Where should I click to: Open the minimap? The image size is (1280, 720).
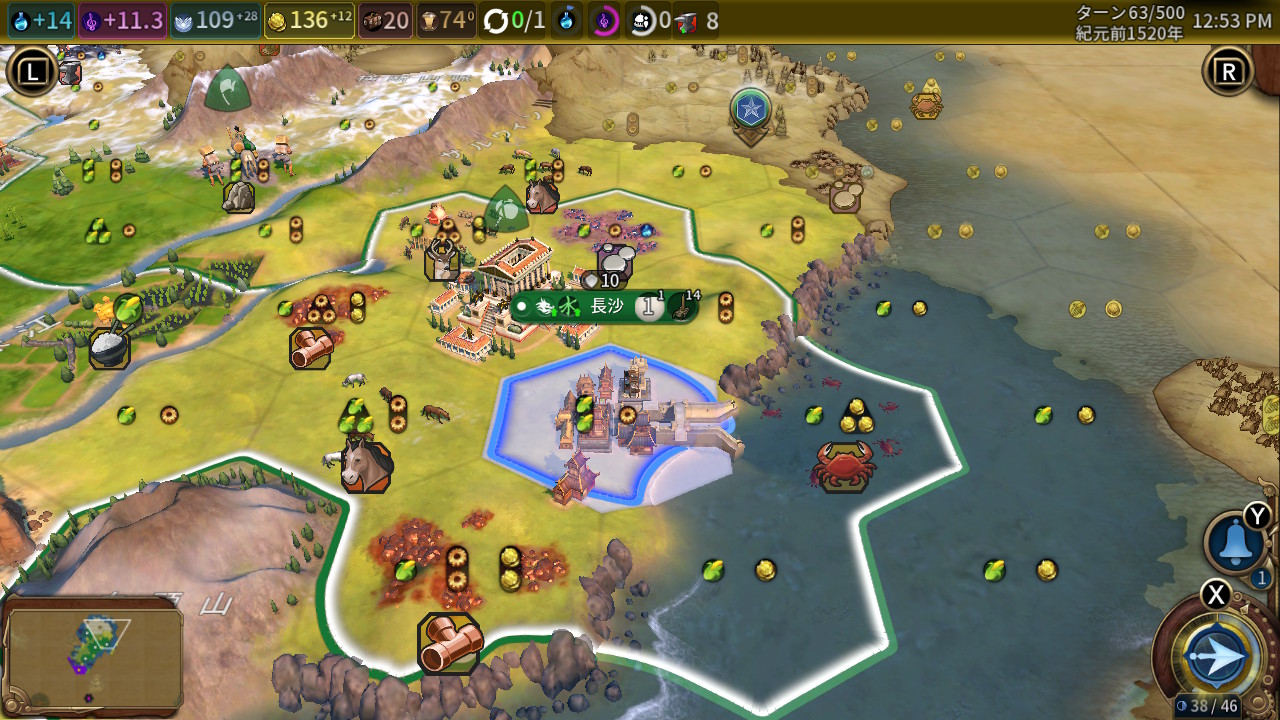click(95, 657)
